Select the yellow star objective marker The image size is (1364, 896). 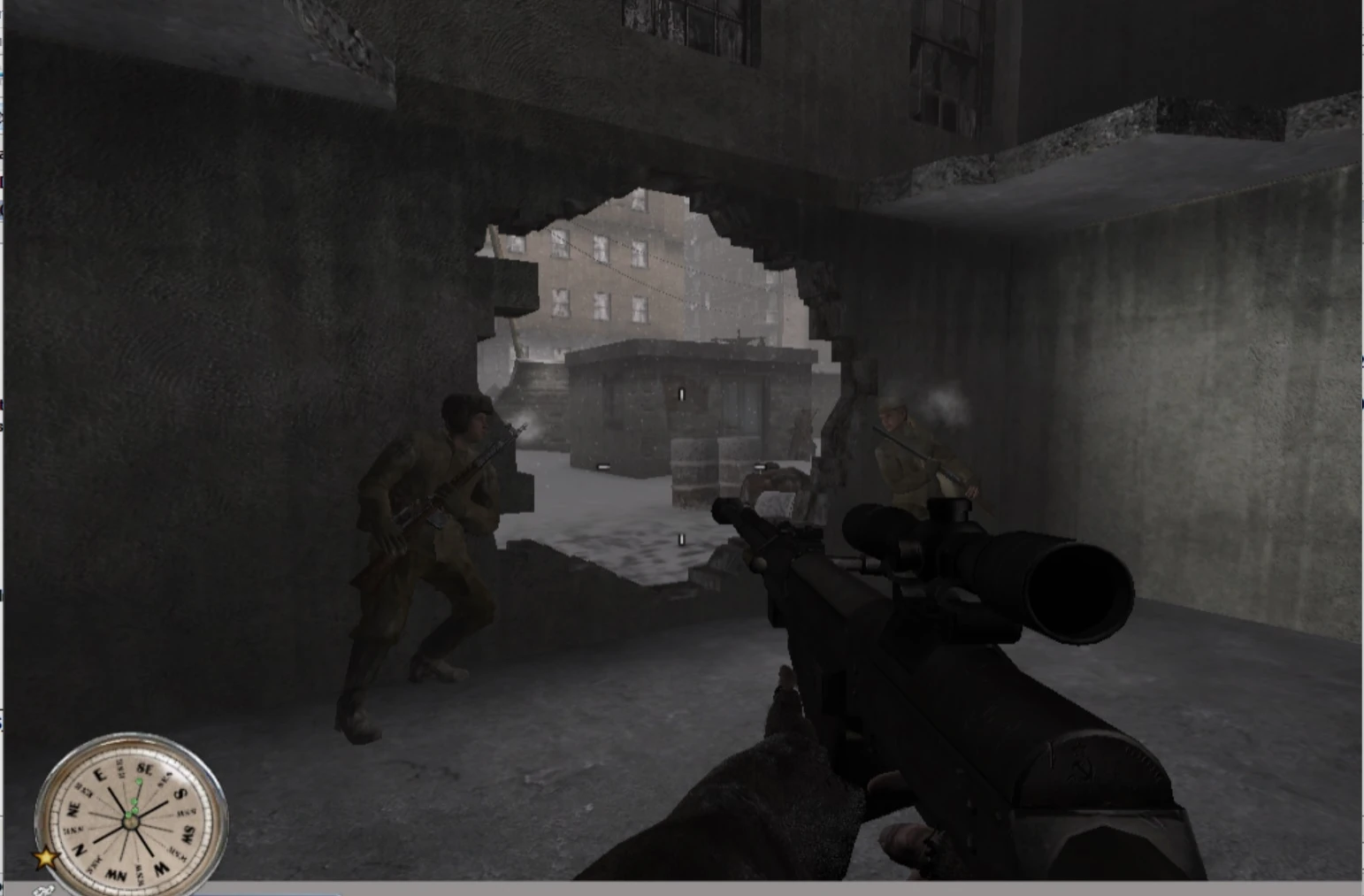coord(44,858)
